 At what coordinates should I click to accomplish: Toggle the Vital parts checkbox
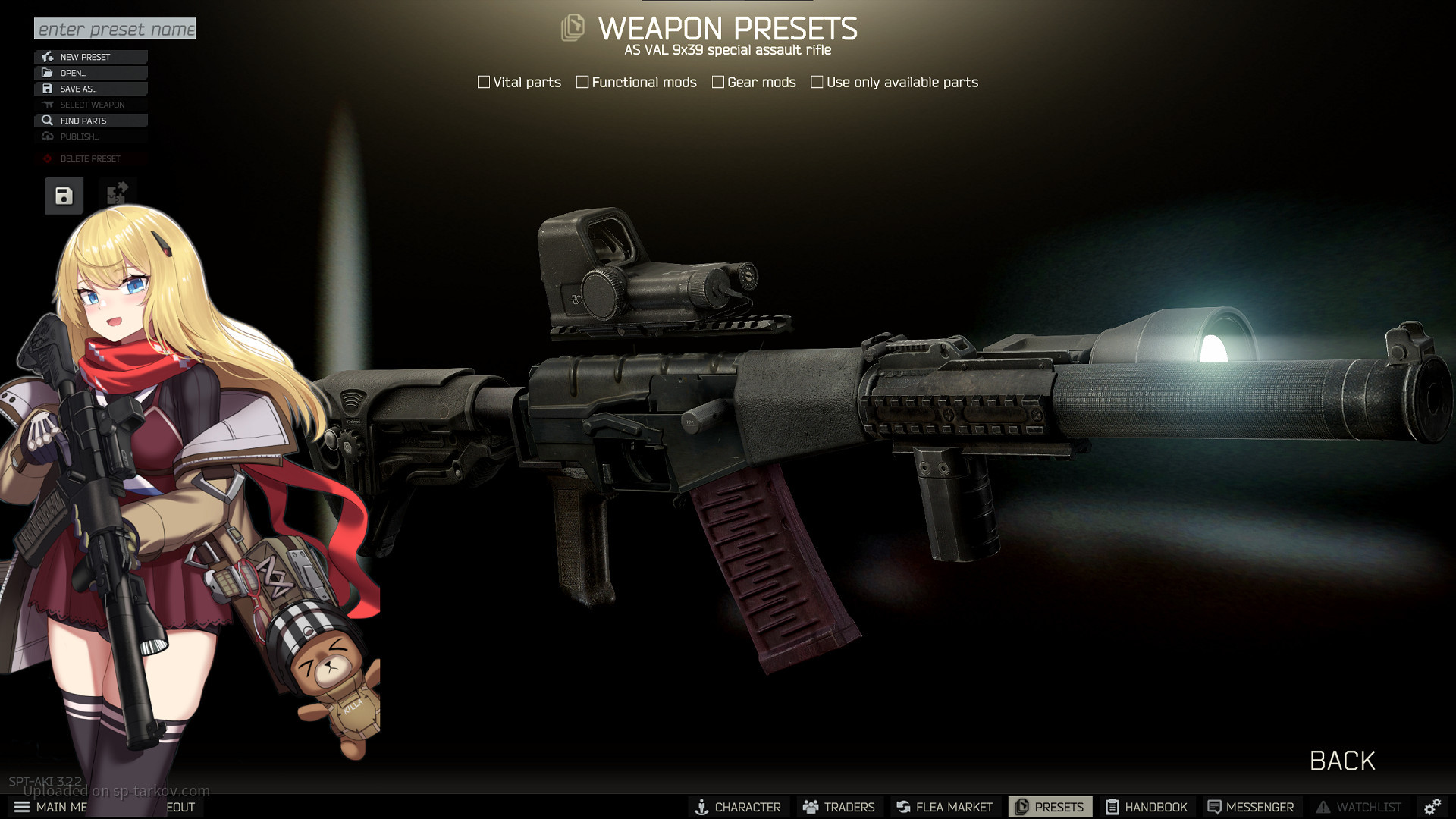click(x=484, y=82)
